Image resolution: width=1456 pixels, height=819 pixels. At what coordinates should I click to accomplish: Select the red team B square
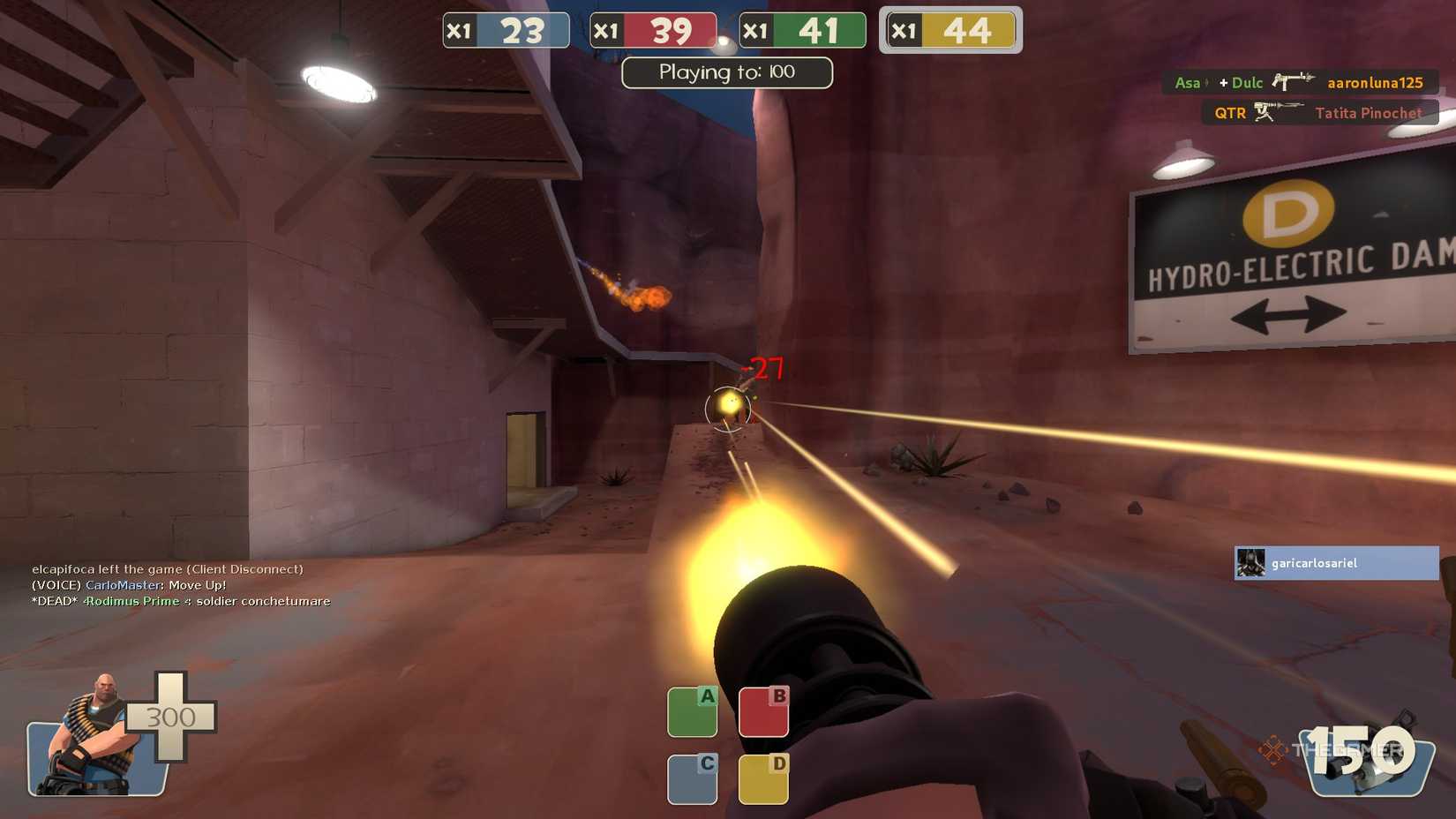762,710
